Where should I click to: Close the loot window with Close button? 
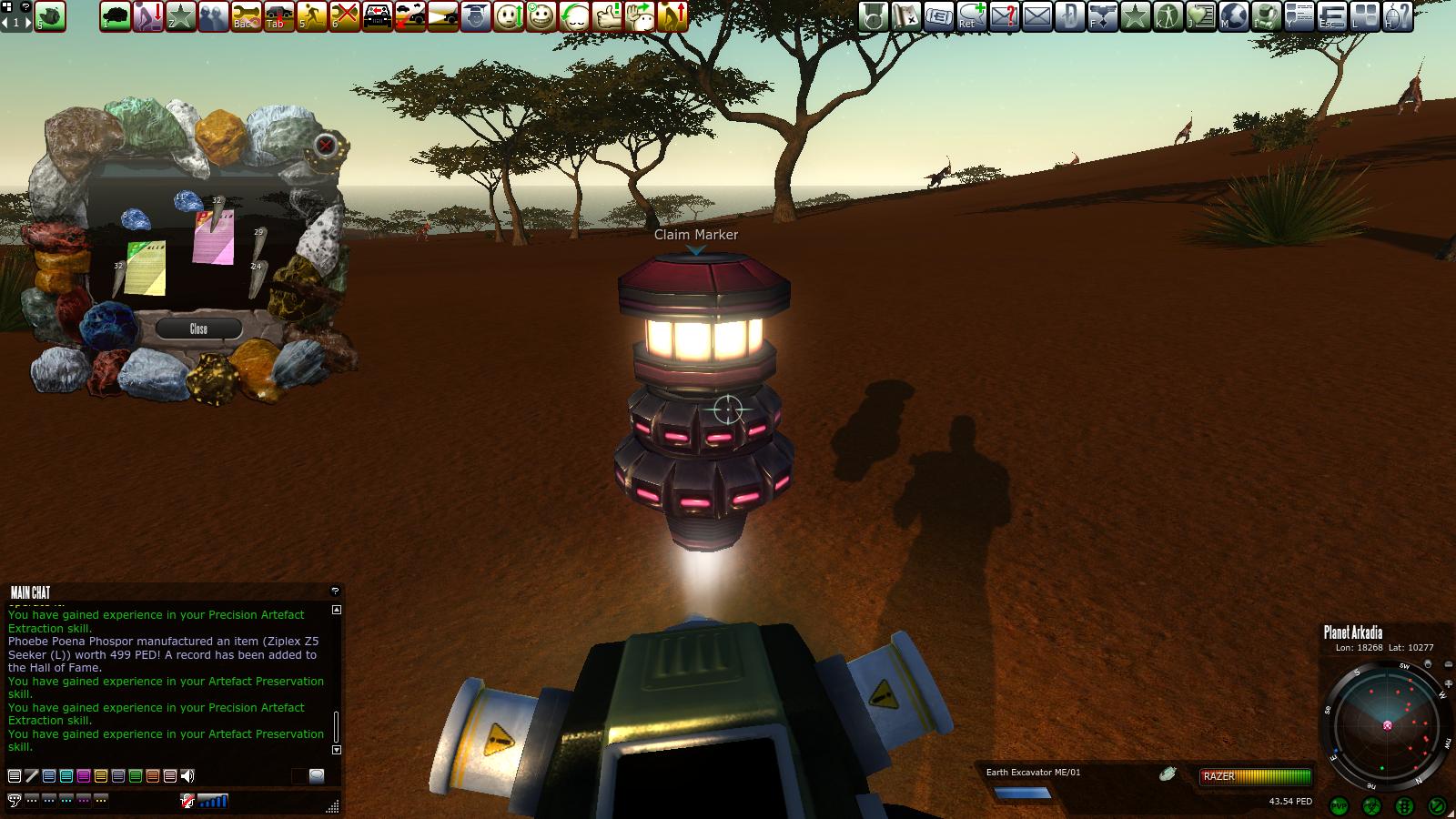coord(198,329)
